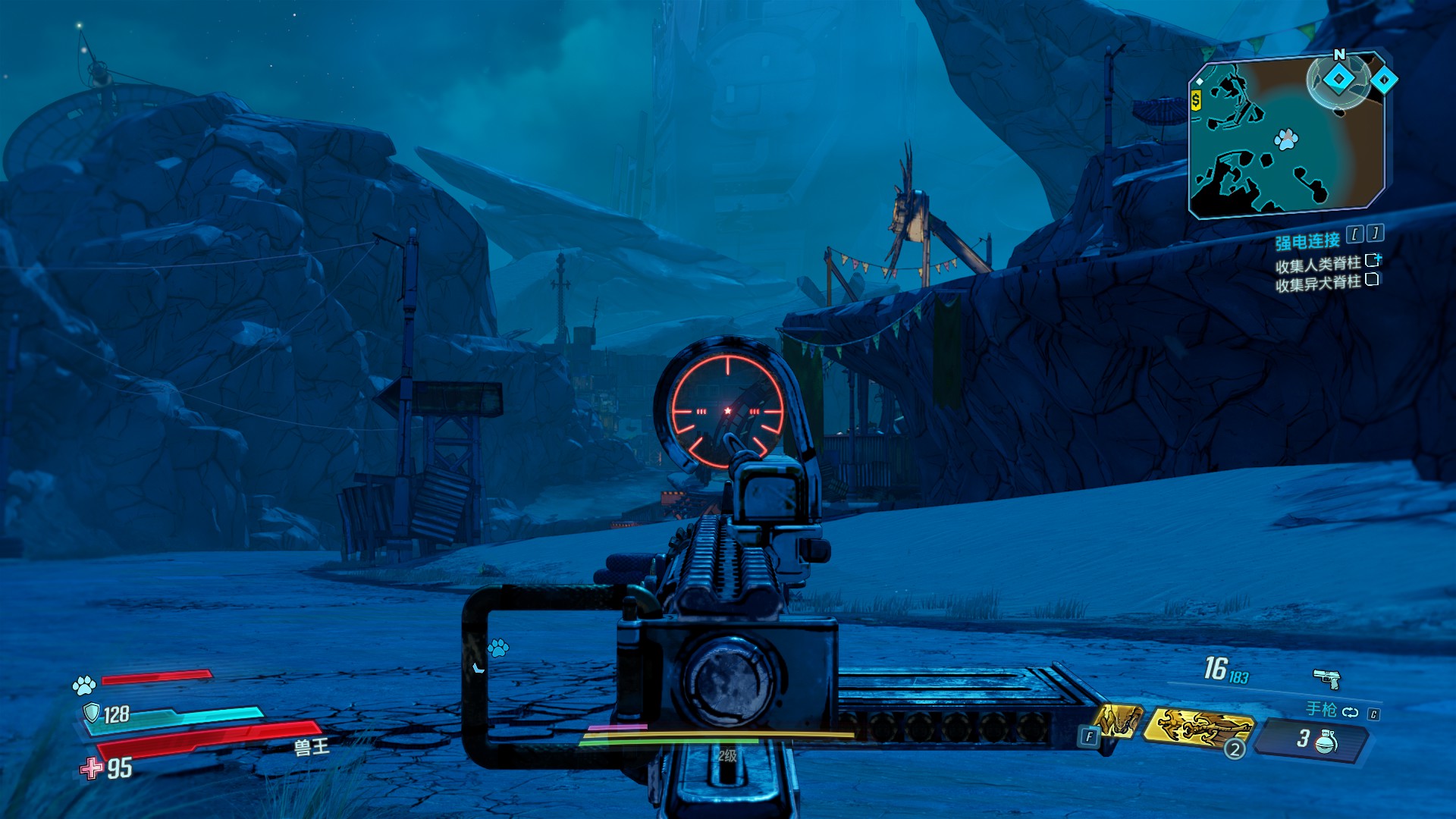
Task: Click the paw print pet health icon
Action: [83, 686]
